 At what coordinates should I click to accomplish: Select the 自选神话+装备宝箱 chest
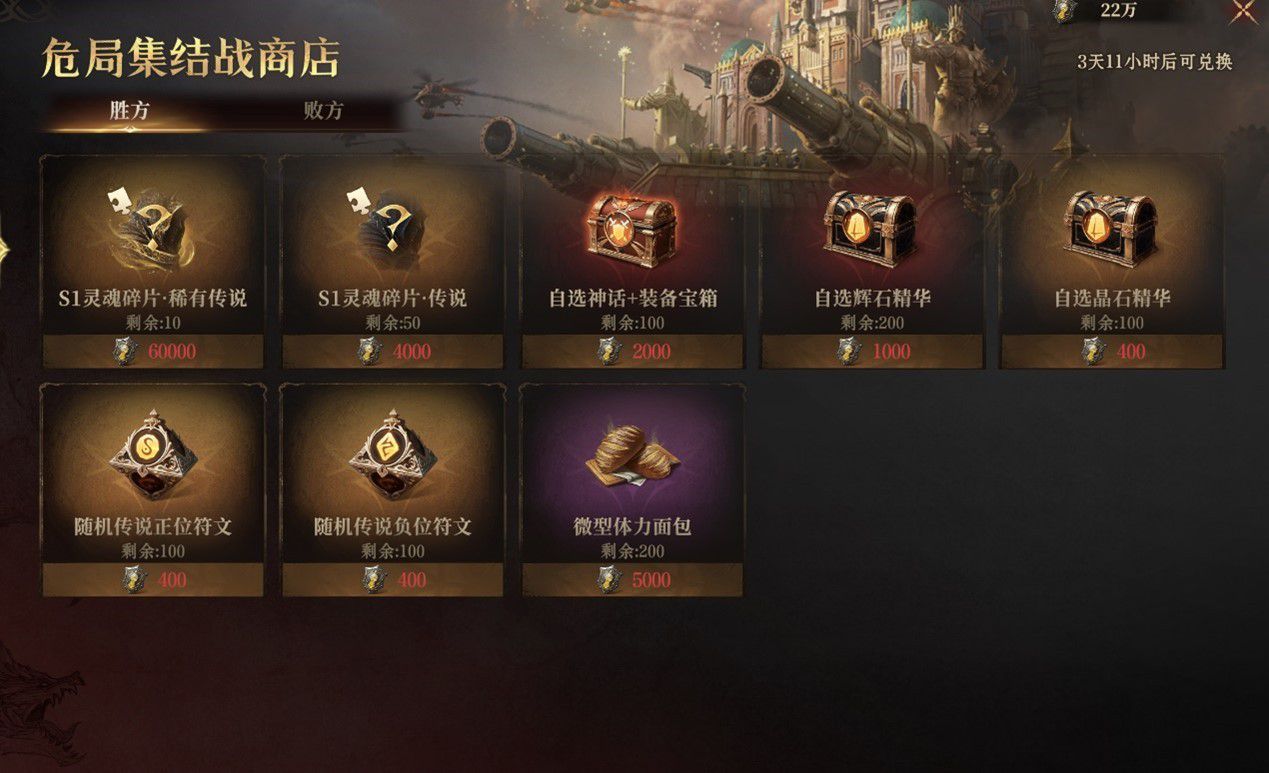click(x=633, y=262)
